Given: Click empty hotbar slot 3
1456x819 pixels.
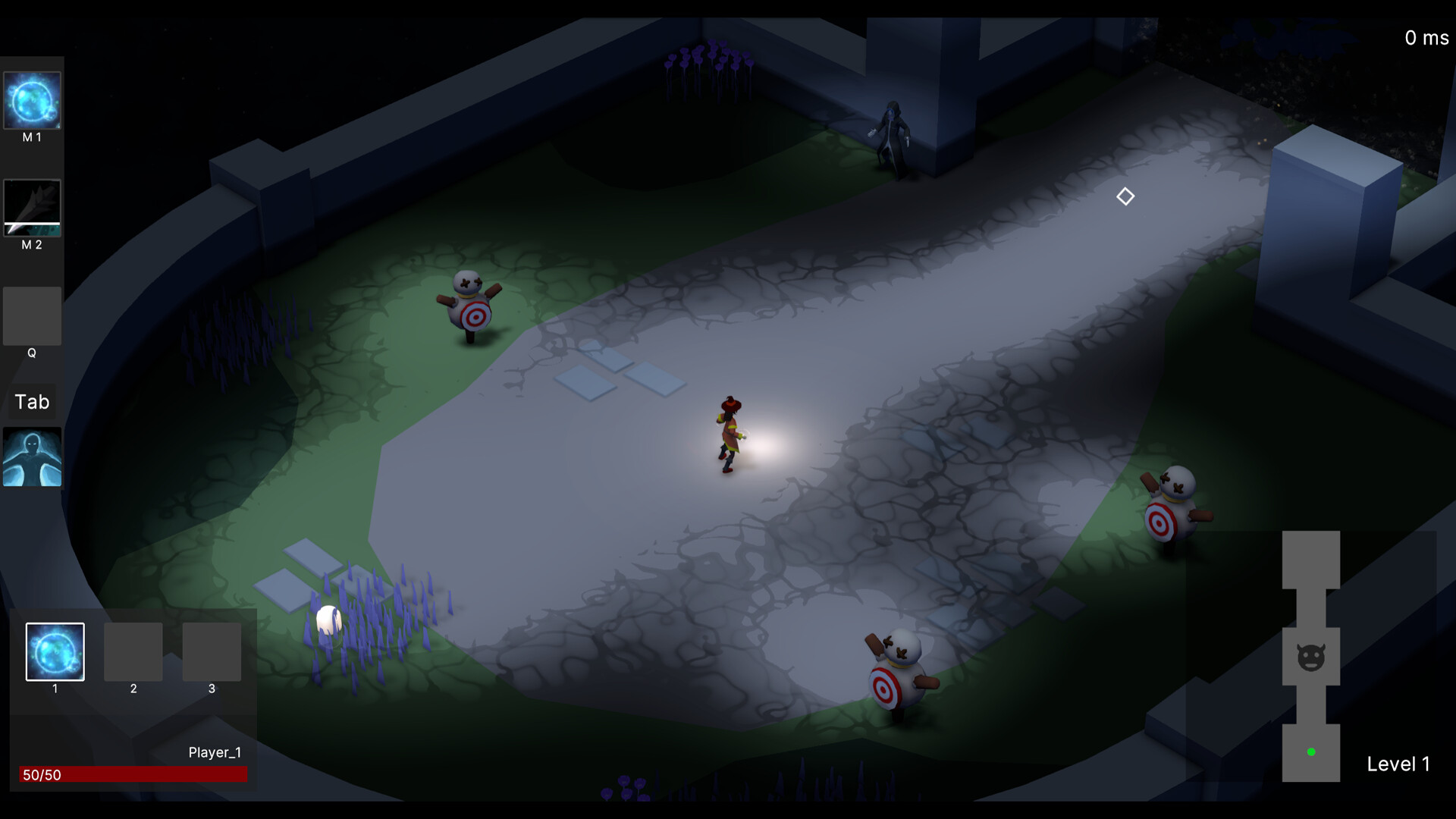Looking at the screenshot, I should pos(212,652).
